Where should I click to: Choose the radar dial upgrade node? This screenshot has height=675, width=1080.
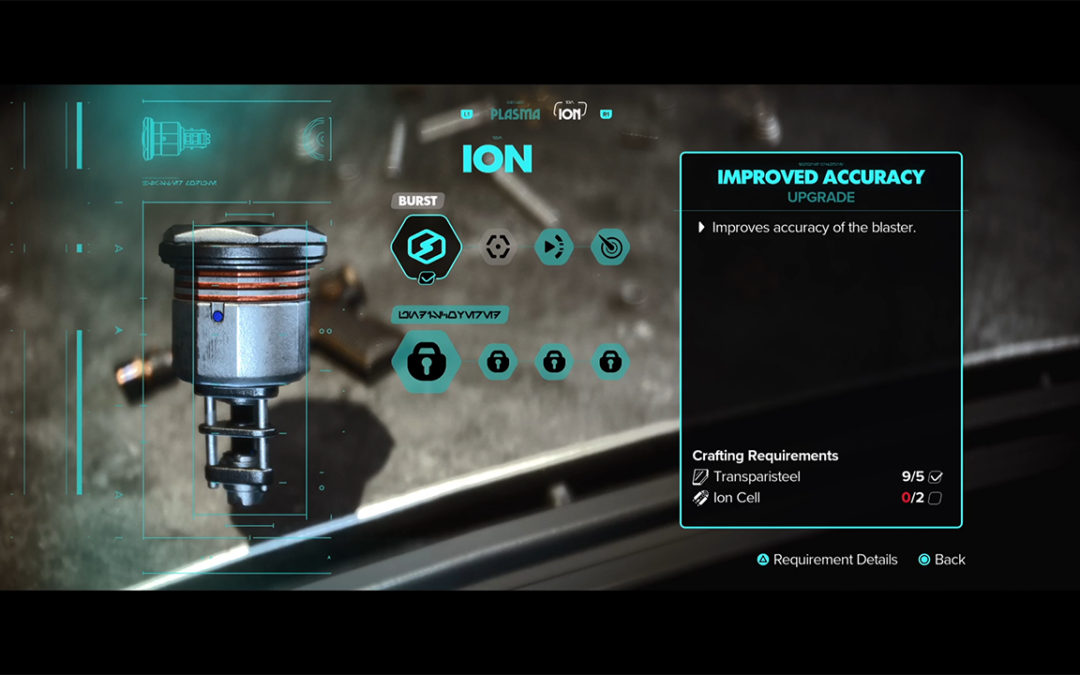(610, 246)
